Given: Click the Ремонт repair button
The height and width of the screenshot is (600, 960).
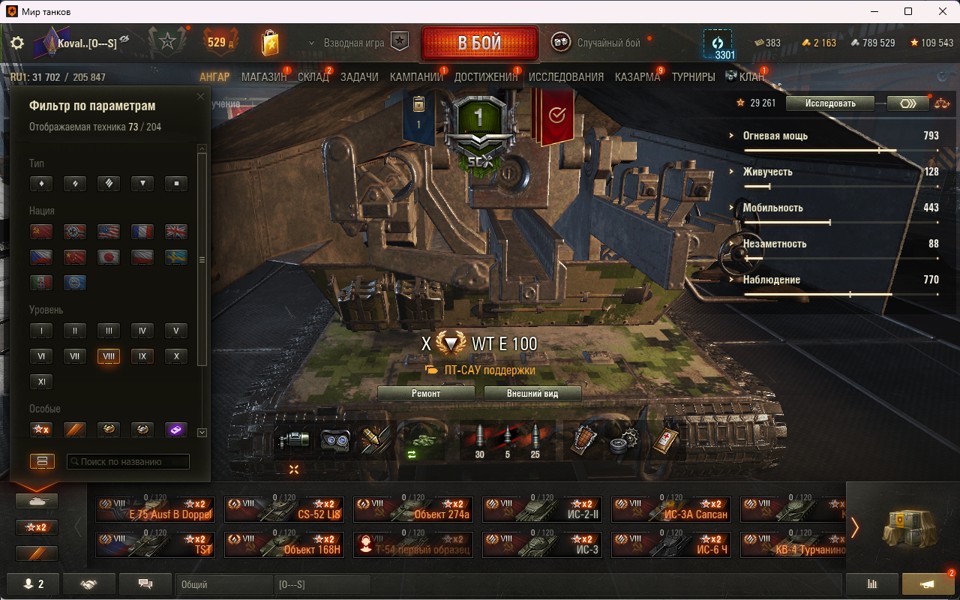Looking at the screenshot, I should [x=426, y=394].
